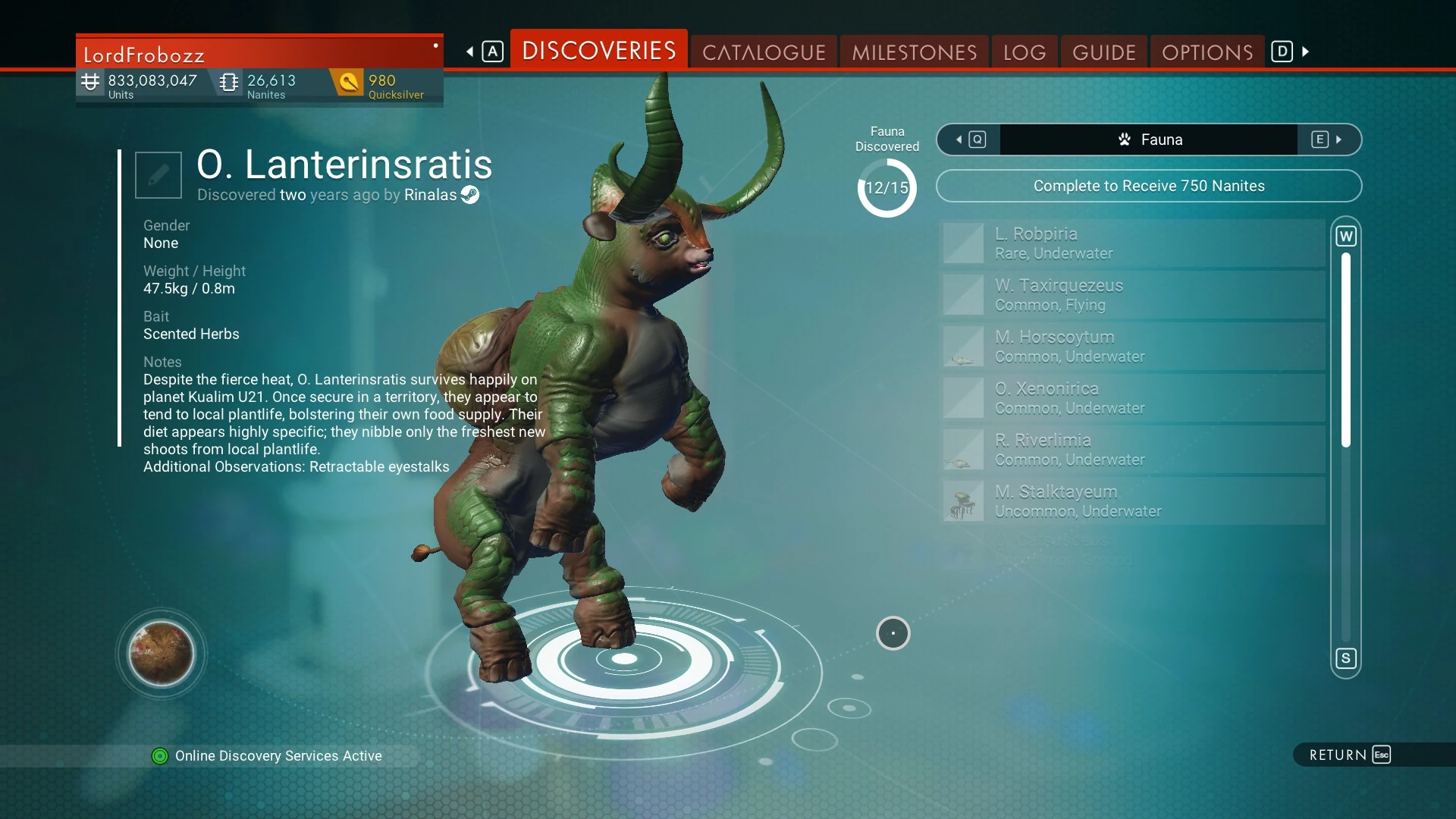Viewport: 1456px width, 819px height.
Task: Choose the W. Taxirquezeus entry
Action: click(x=1132, y=295)
